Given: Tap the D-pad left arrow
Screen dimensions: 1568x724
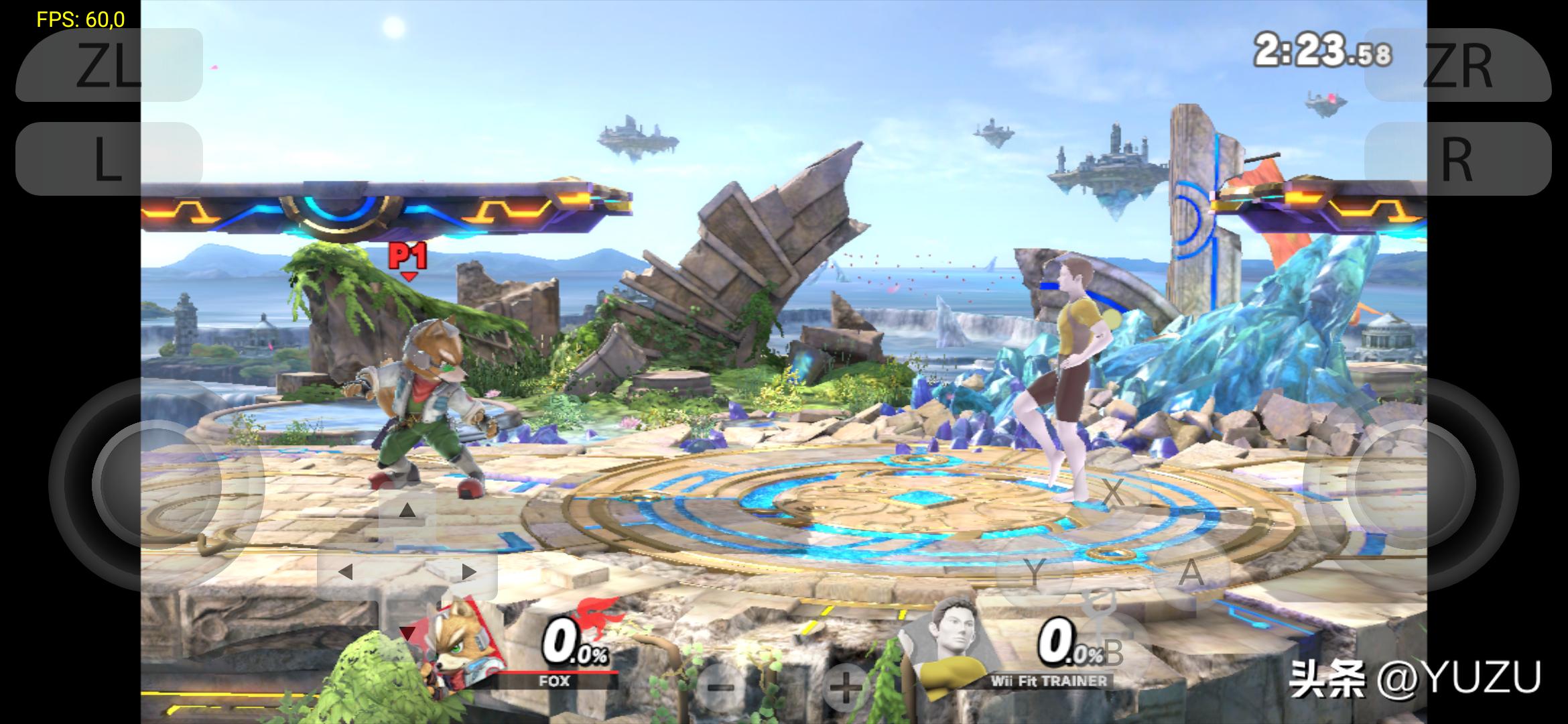Looking at the screenshot, I should click(346, 572).
